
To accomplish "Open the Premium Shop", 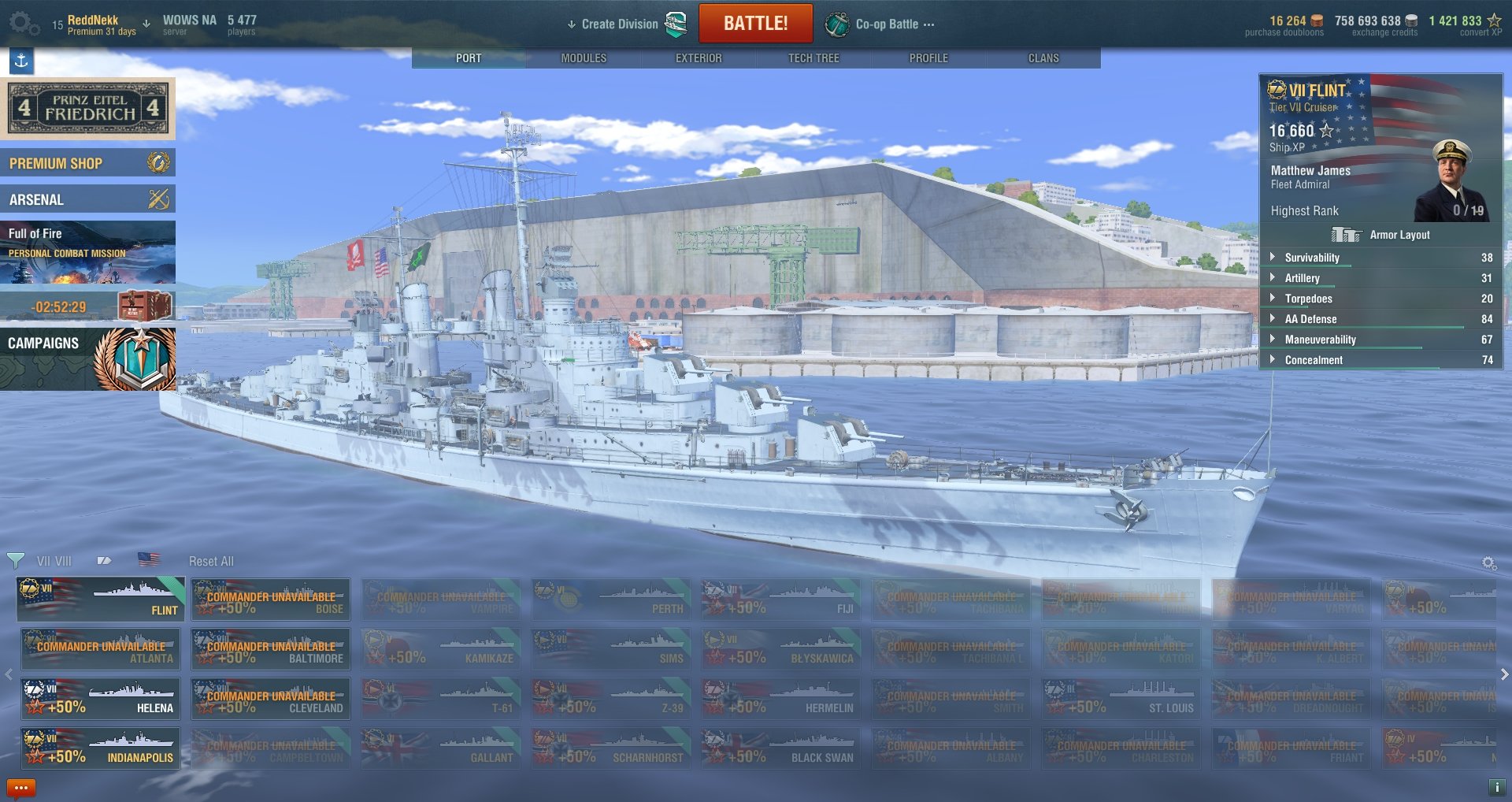I will coord(87,163).
